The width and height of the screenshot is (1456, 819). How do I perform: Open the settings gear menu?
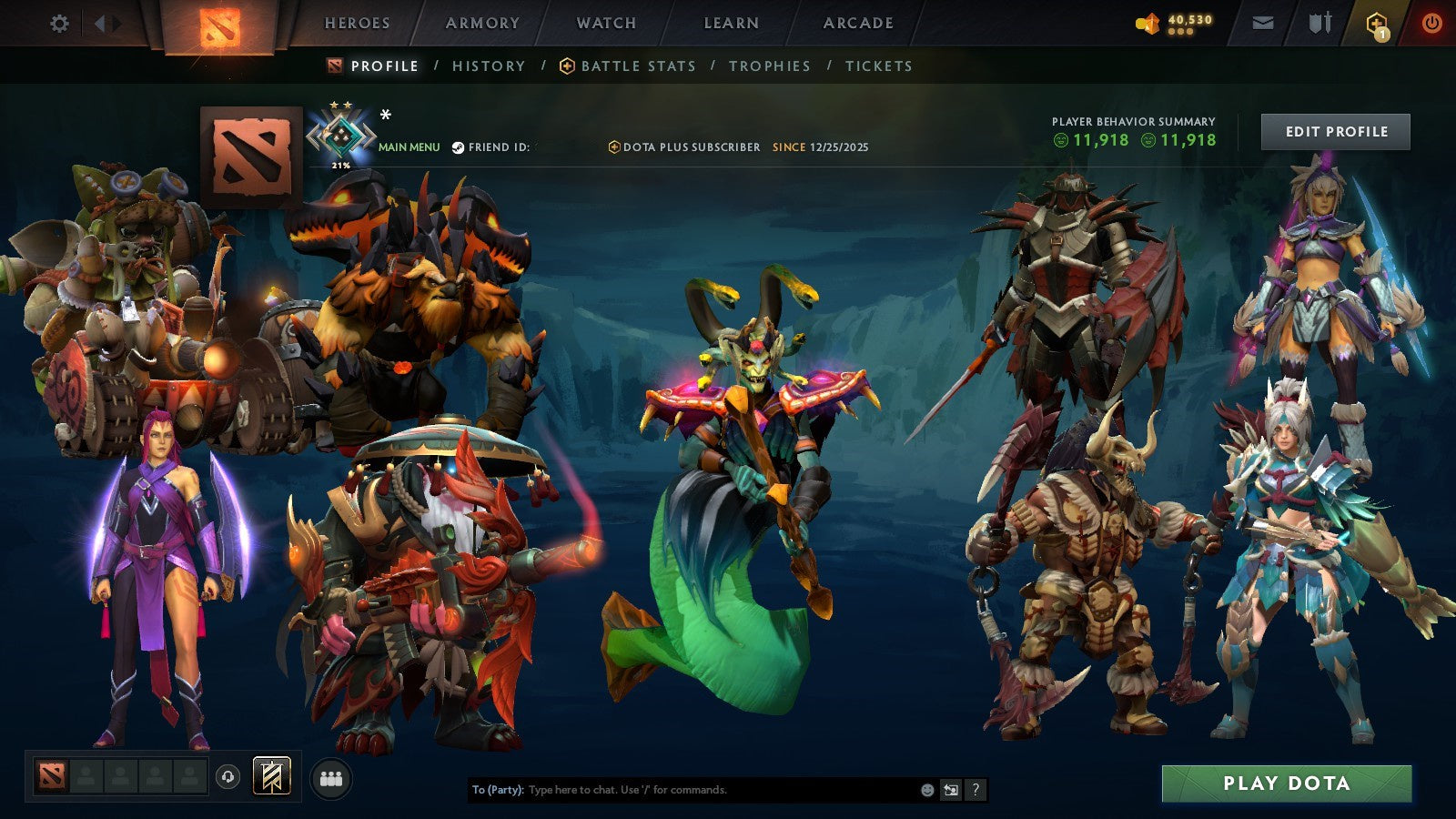59,25
